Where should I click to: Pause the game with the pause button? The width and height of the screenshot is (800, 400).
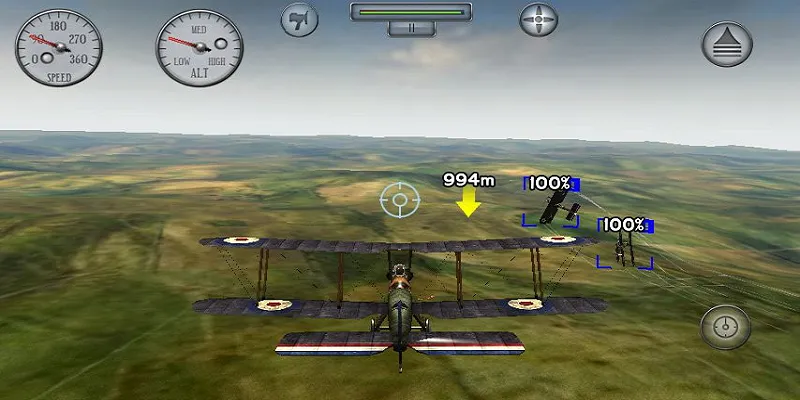[x=411, y=28]
